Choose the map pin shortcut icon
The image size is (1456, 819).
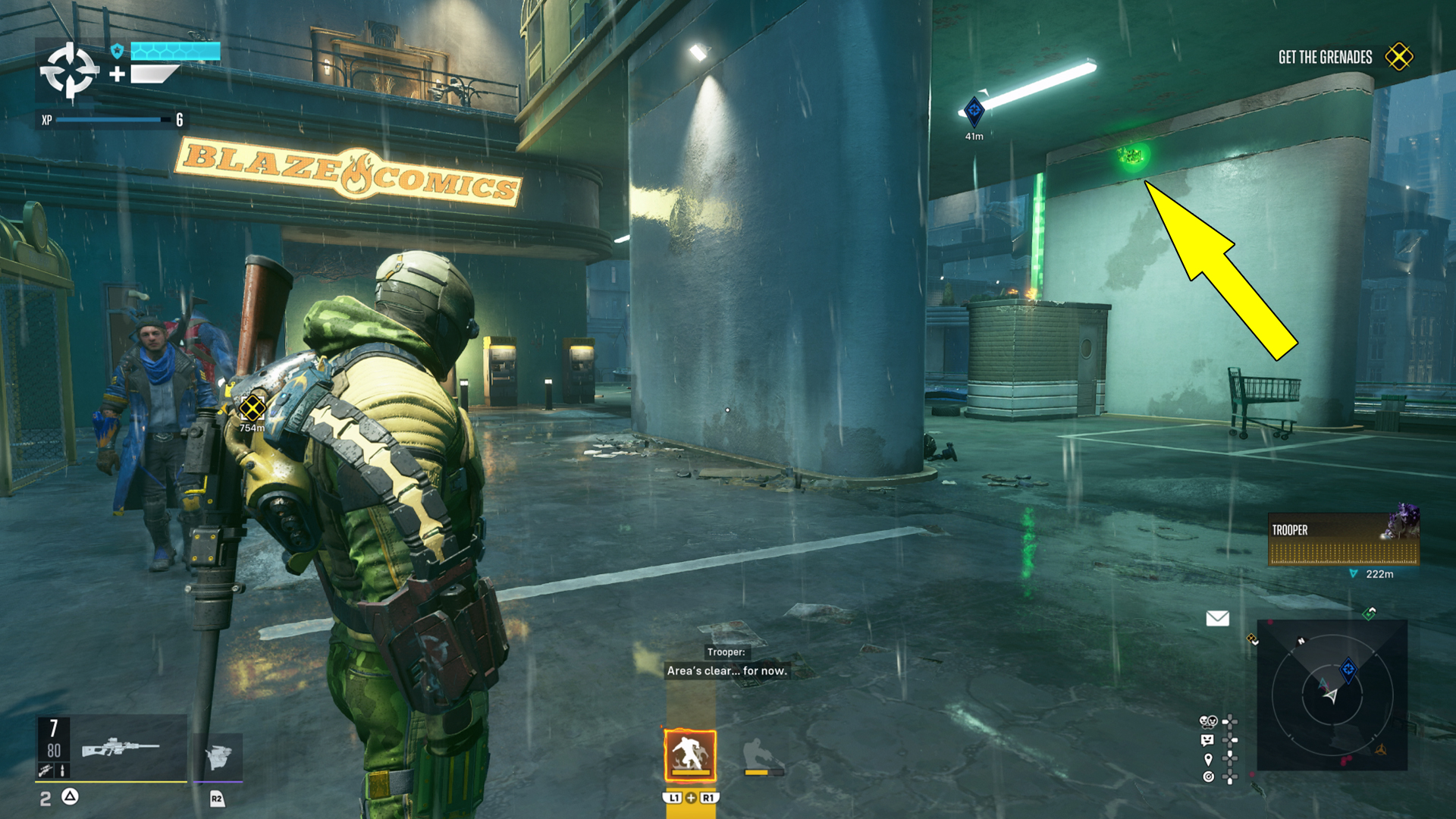1208,758
